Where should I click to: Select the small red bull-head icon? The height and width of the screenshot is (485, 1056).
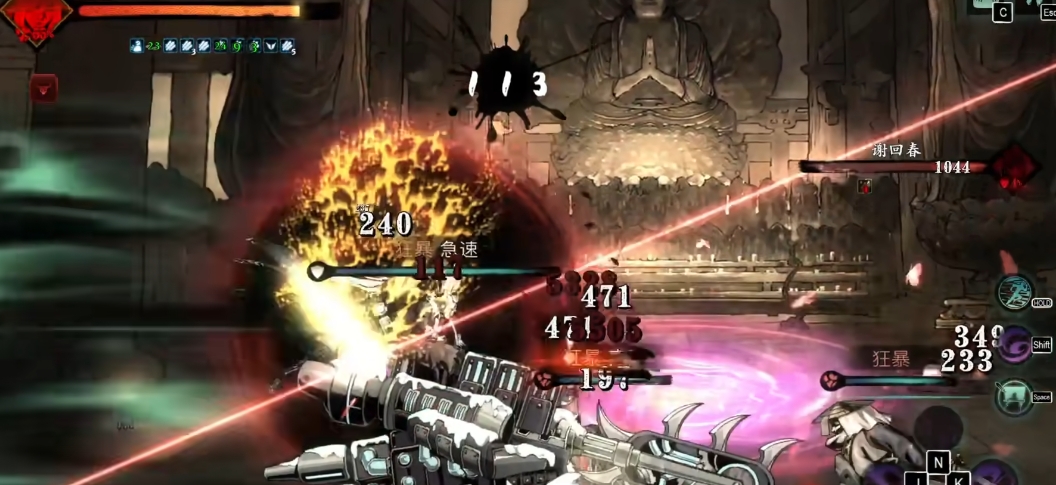coord(43,89)
